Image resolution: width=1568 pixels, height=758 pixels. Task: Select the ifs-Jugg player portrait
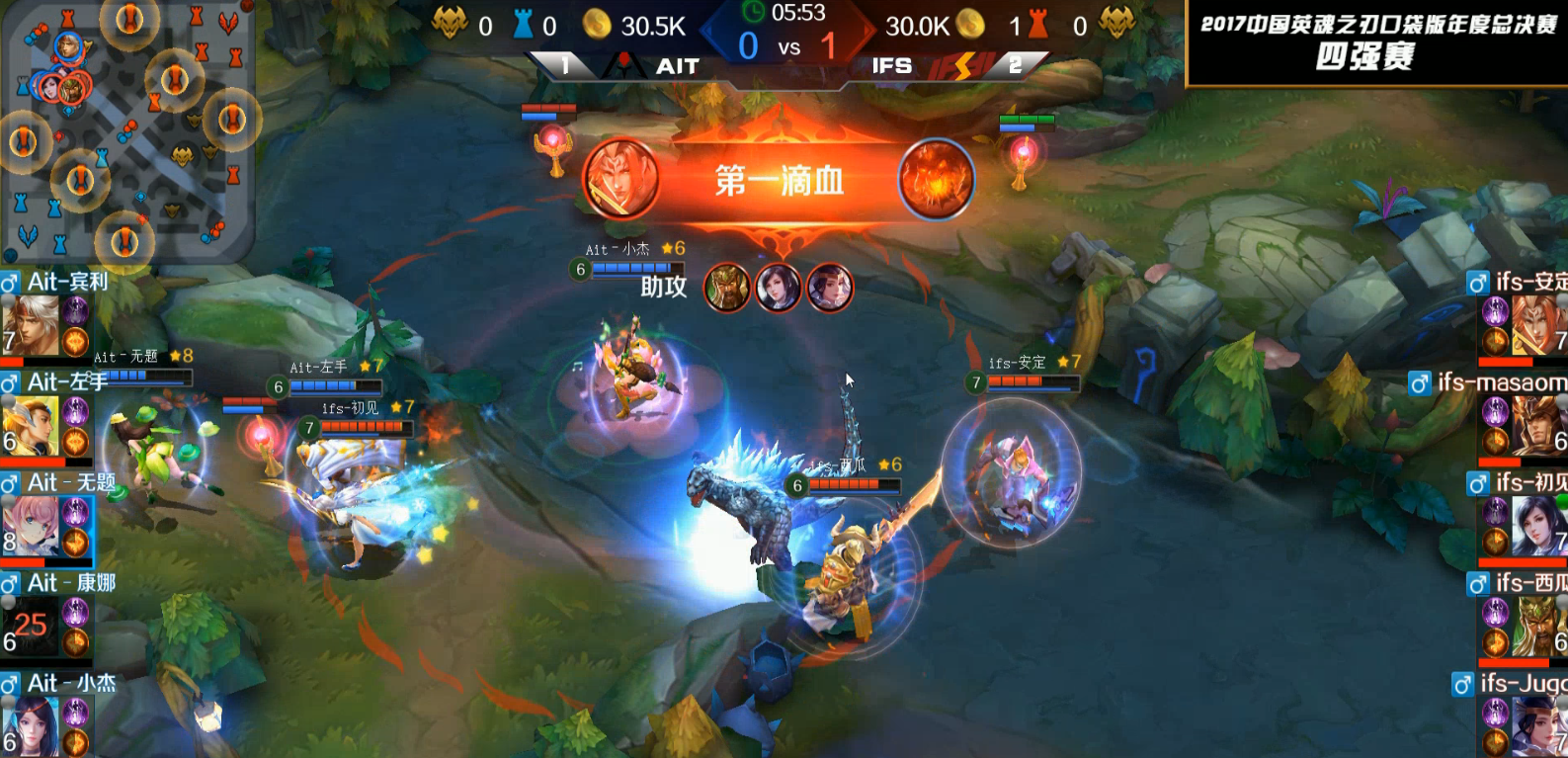coord(1536,726)
